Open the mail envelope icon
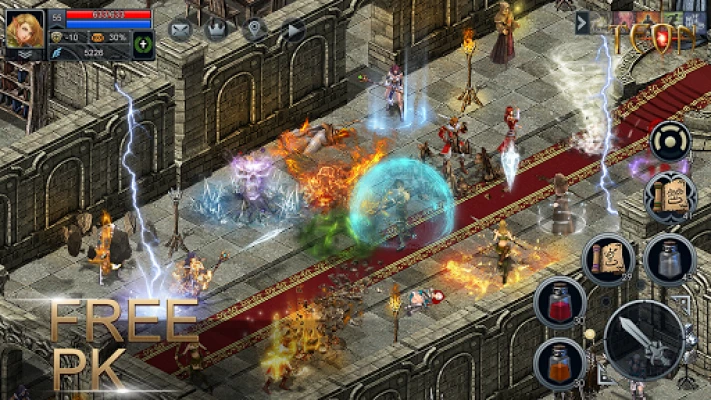The width and height of the screenshot is (711, 400). click(180, 29)
